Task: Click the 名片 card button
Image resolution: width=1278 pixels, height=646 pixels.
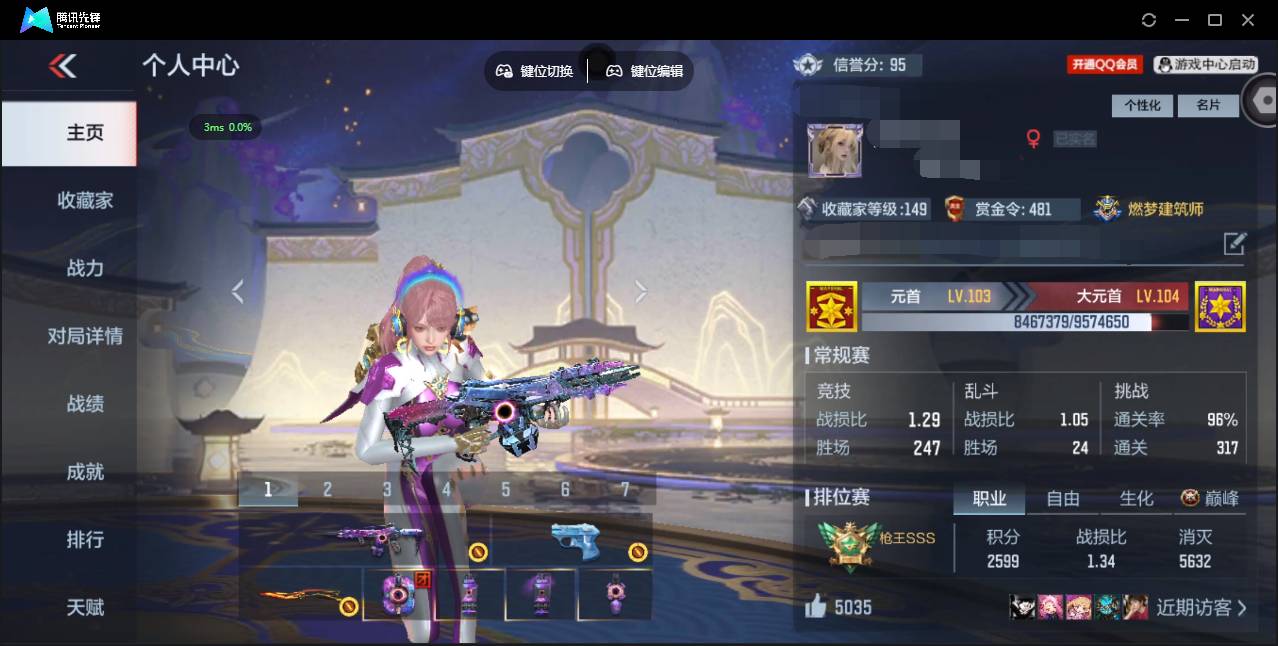Action: [x=1208, y=105]
